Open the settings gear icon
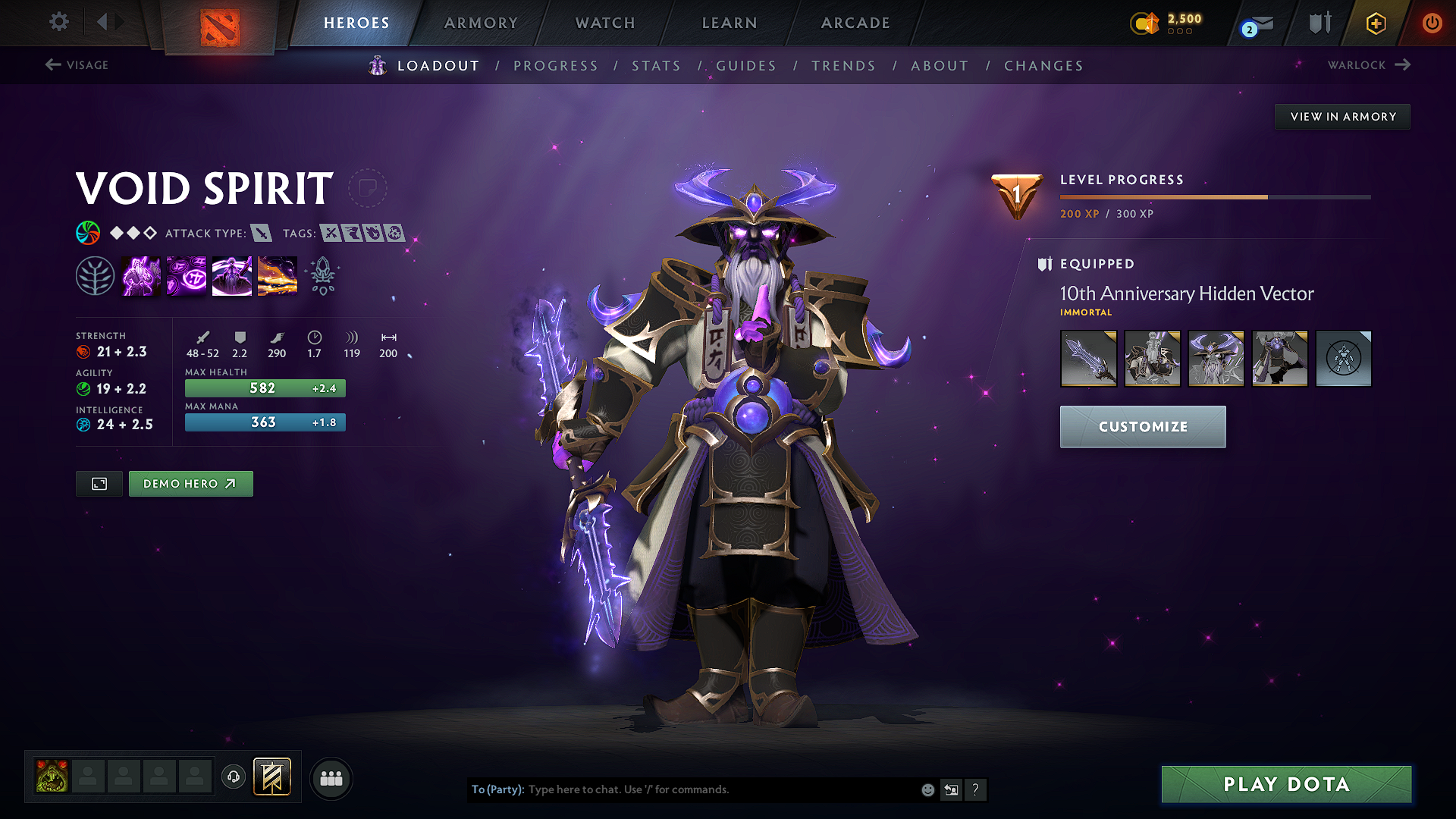Viewport: 1456px width, 819px height. coord(58,22)
